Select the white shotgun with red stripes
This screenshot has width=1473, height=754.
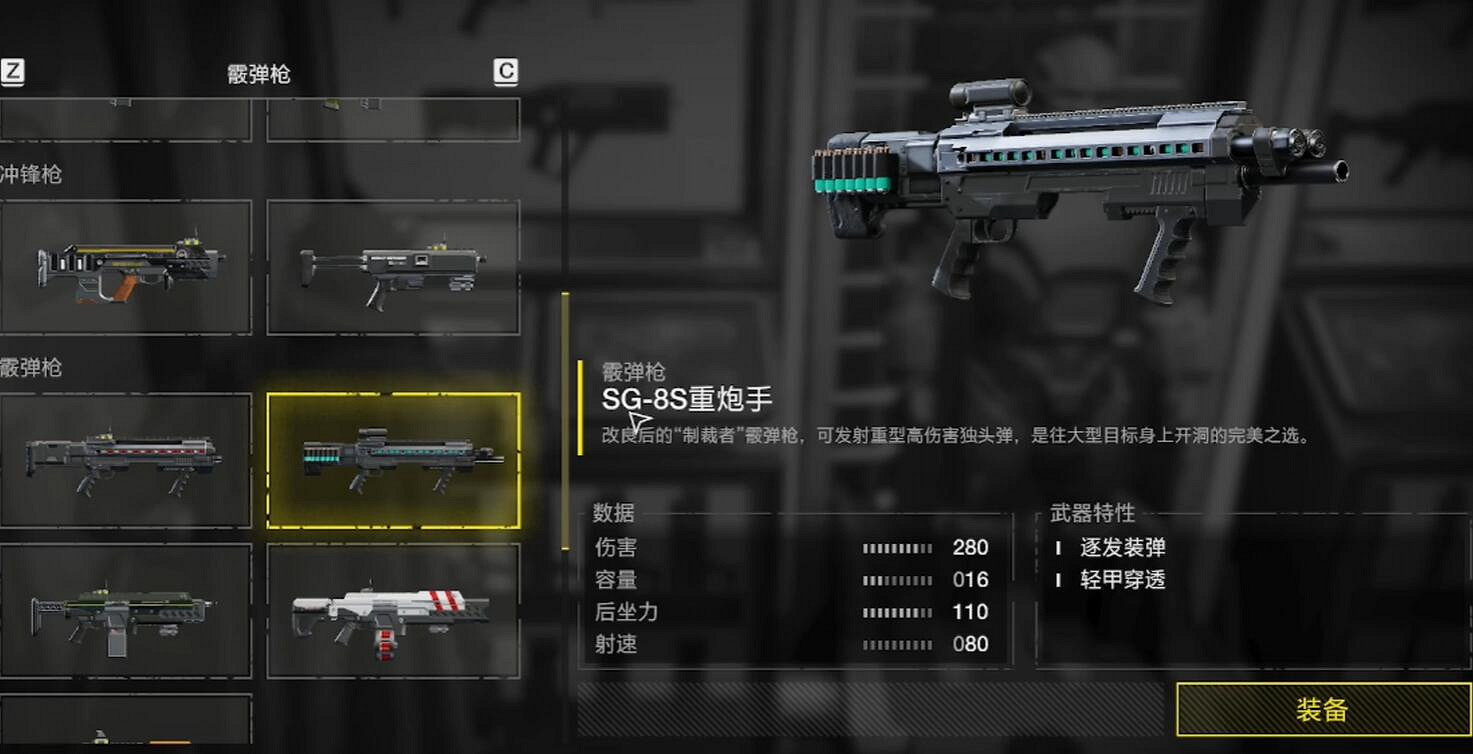click(393, 612)
